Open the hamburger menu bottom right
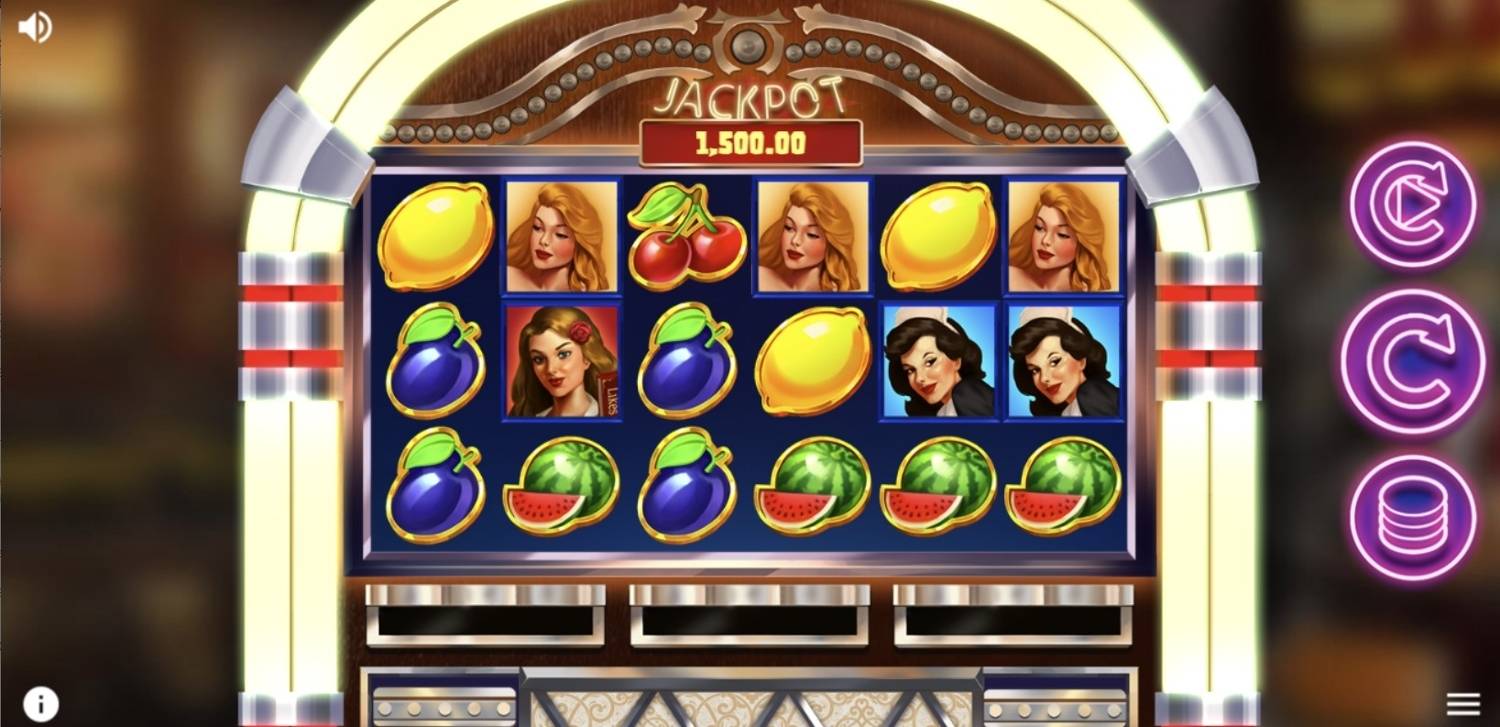Image resolution: width=1500 pixels, height=727 pixels. click(x=1463, y=703)
